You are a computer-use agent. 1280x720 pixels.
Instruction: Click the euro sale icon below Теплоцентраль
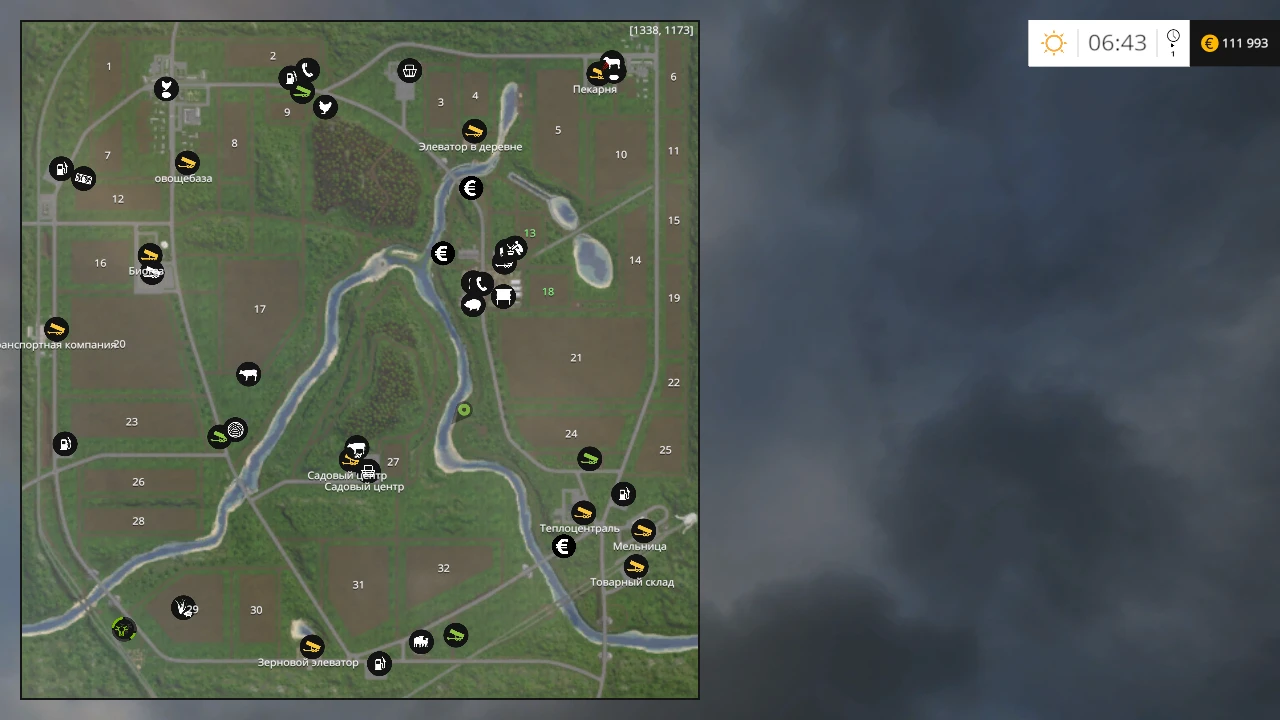click(x=563, y=546)
